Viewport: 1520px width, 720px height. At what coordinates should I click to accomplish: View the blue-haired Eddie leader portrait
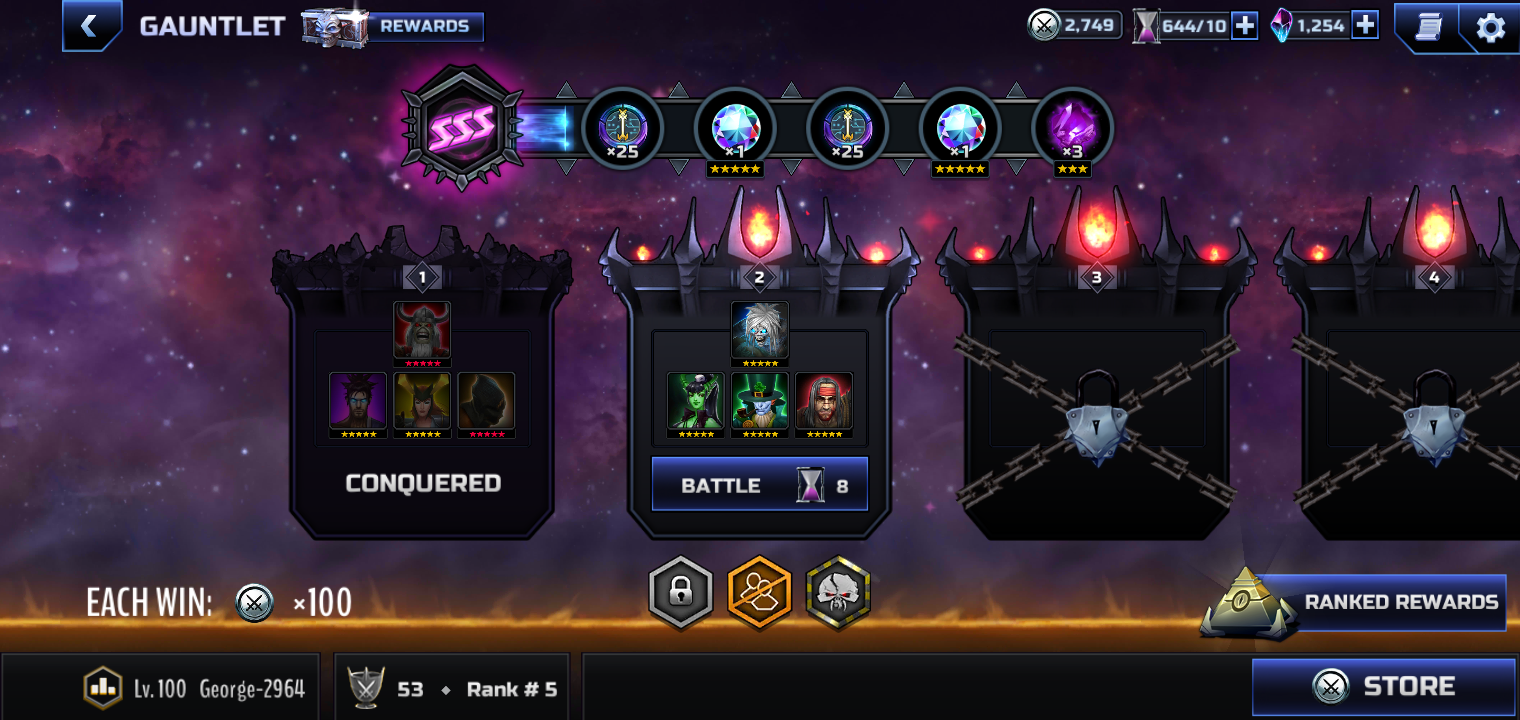[x=760, y=331]
